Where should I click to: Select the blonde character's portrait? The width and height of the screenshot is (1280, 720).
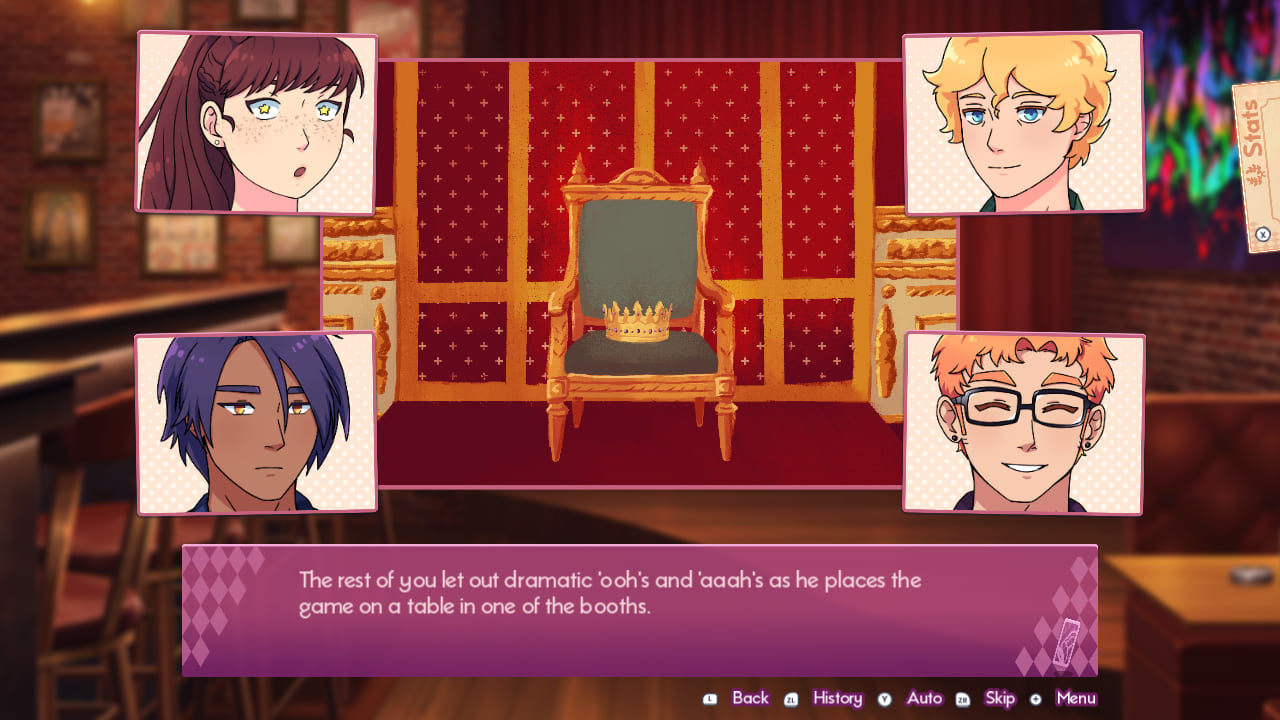coord(1022,121)
